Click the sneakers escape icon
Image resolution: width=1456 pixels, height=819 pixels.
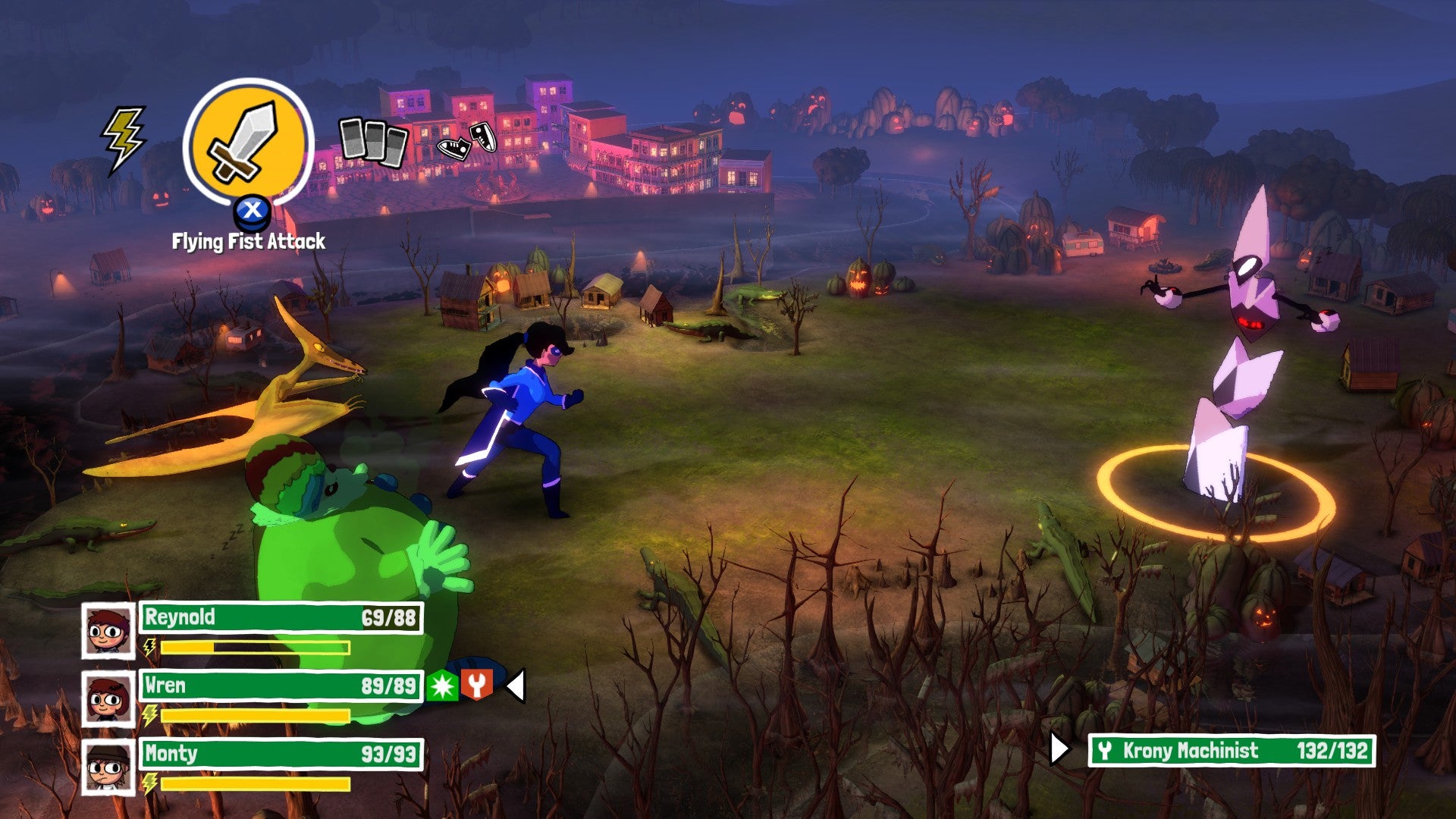click(466, 141)
